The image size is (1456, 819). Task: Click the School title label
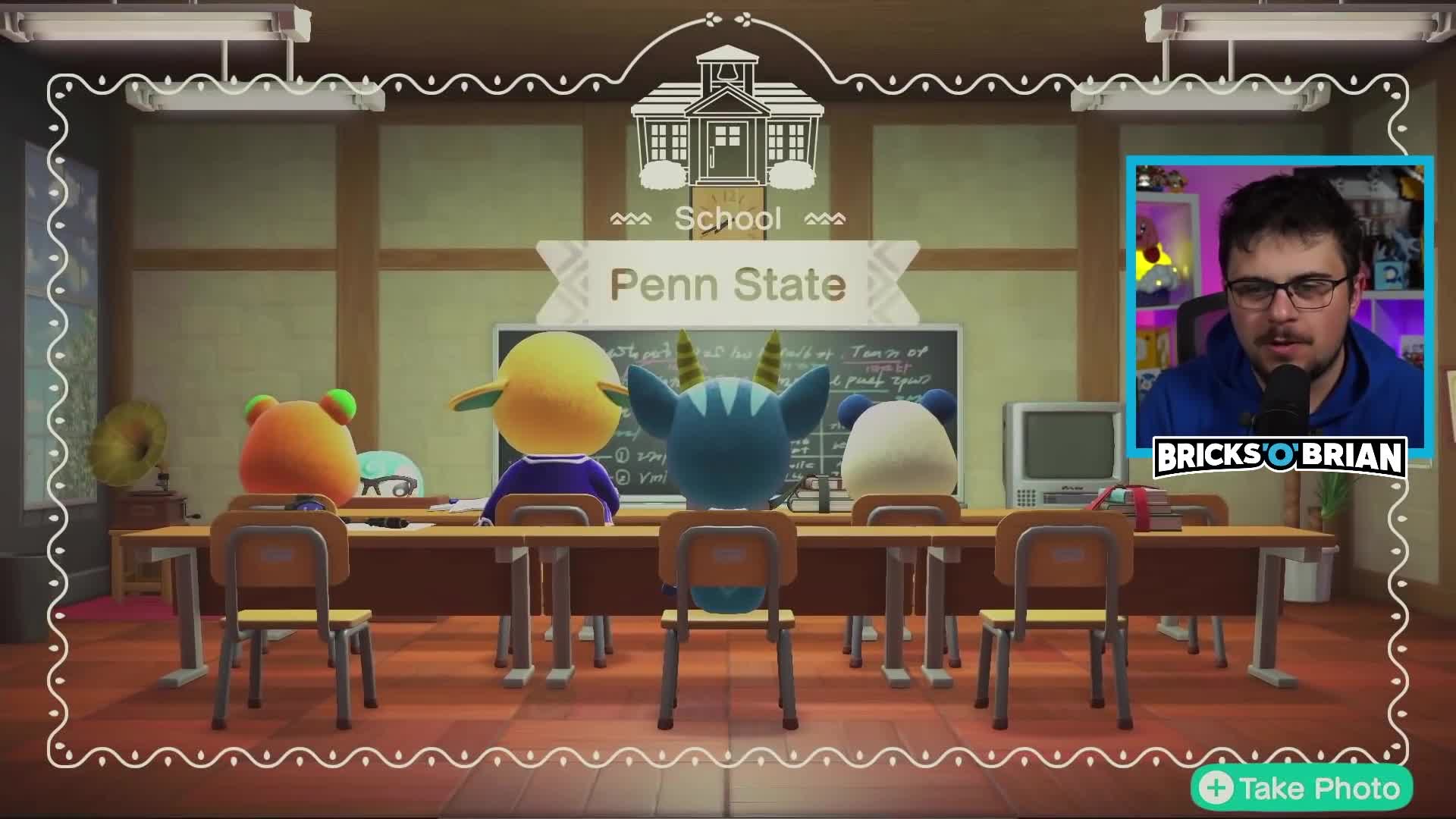pos(728,218)
